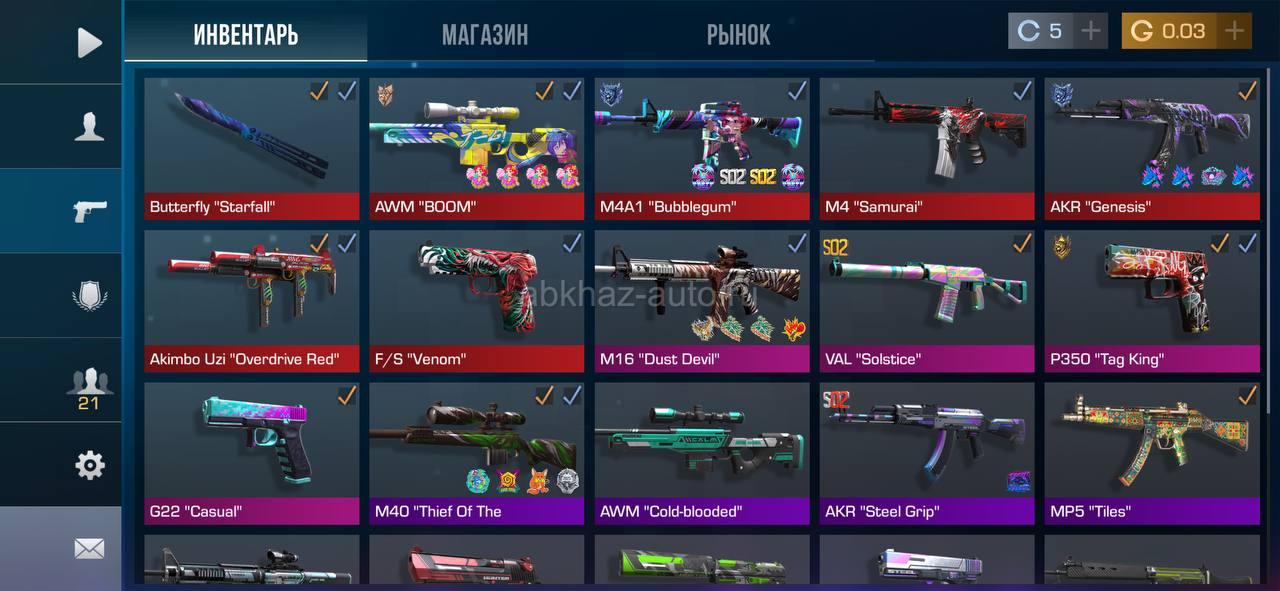Show the friends list icon

(89, 383)
